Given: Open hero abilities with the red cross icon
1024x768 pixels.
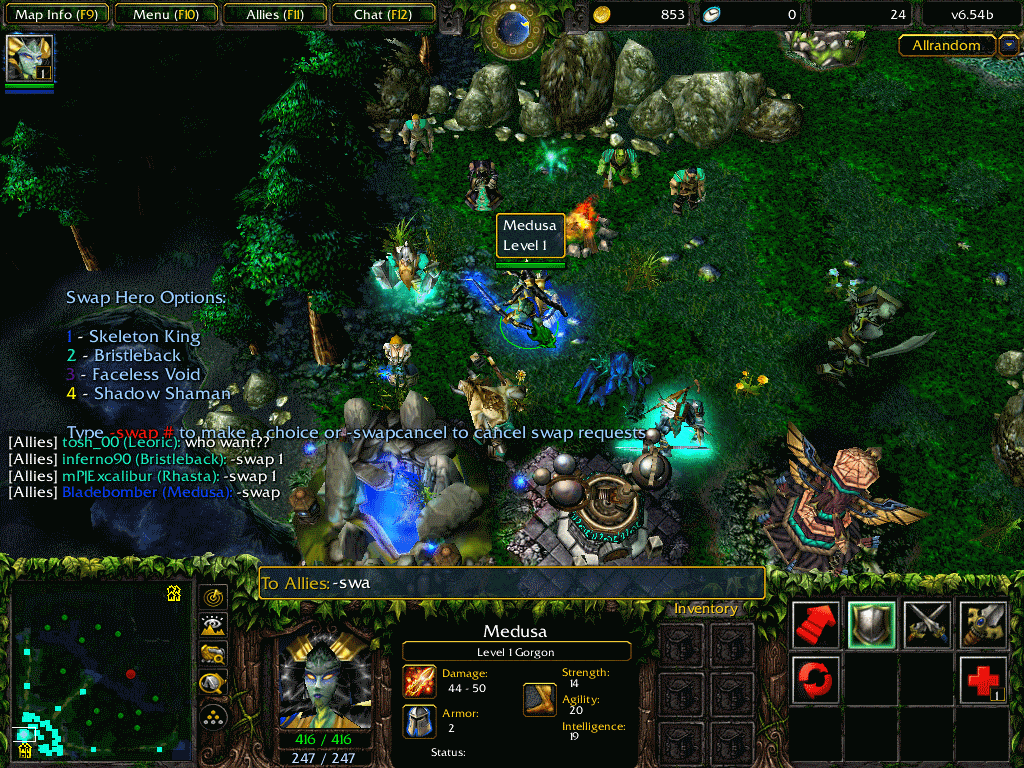Looking at the screenshot, I should 983,680.
